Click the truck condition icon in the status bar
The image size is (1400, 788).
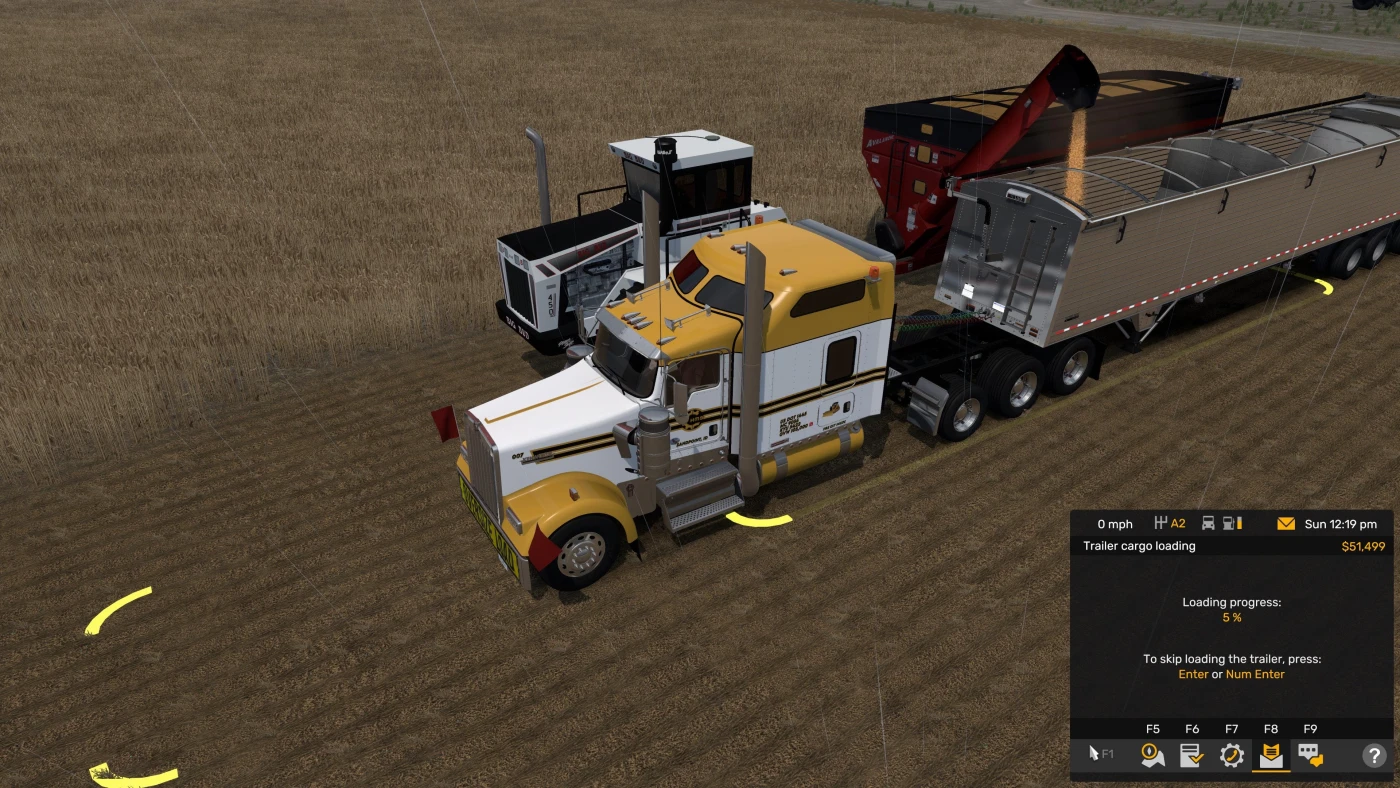(x=1209, y=522)
